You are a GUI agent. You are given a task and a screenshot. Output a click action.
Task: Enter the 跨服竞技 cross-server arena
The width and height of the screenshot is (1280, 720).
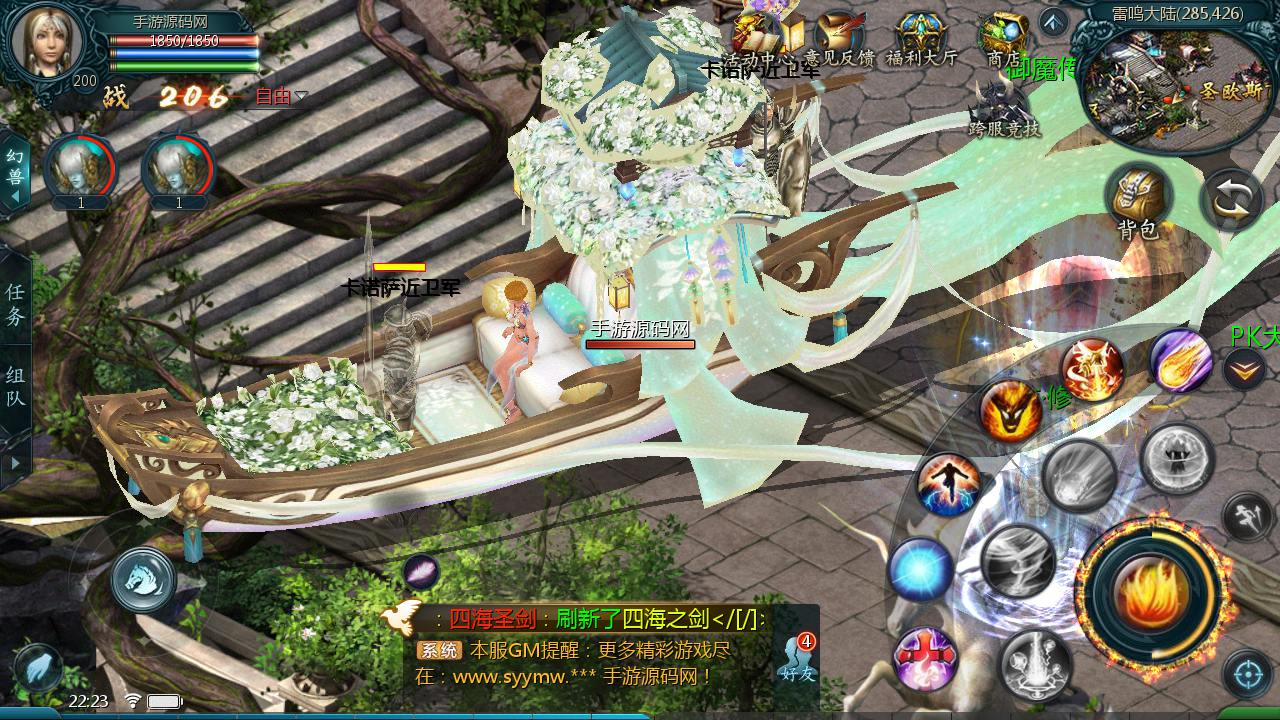point(1003,108)
